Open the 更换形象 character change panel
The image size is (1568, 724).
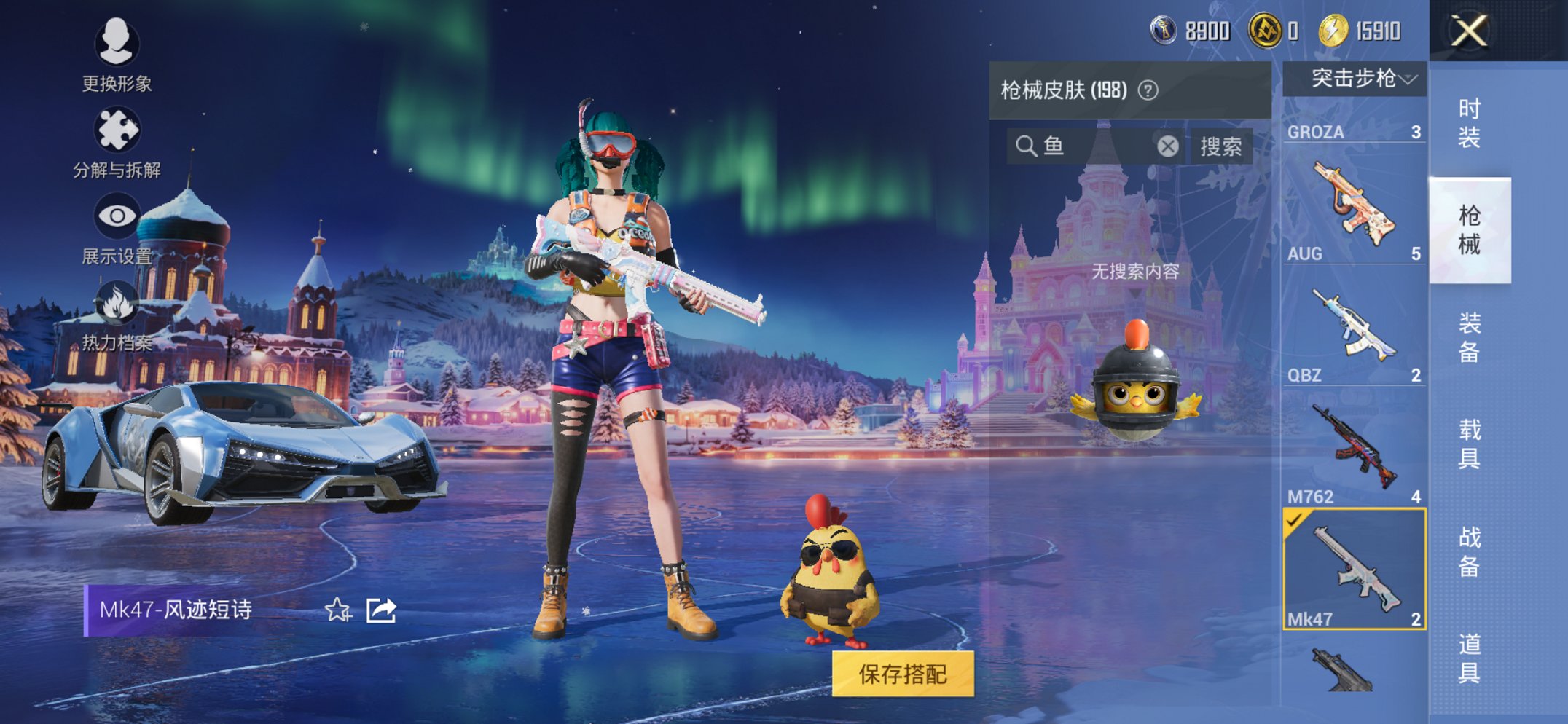pyautogui.click(x=117, y=62)
